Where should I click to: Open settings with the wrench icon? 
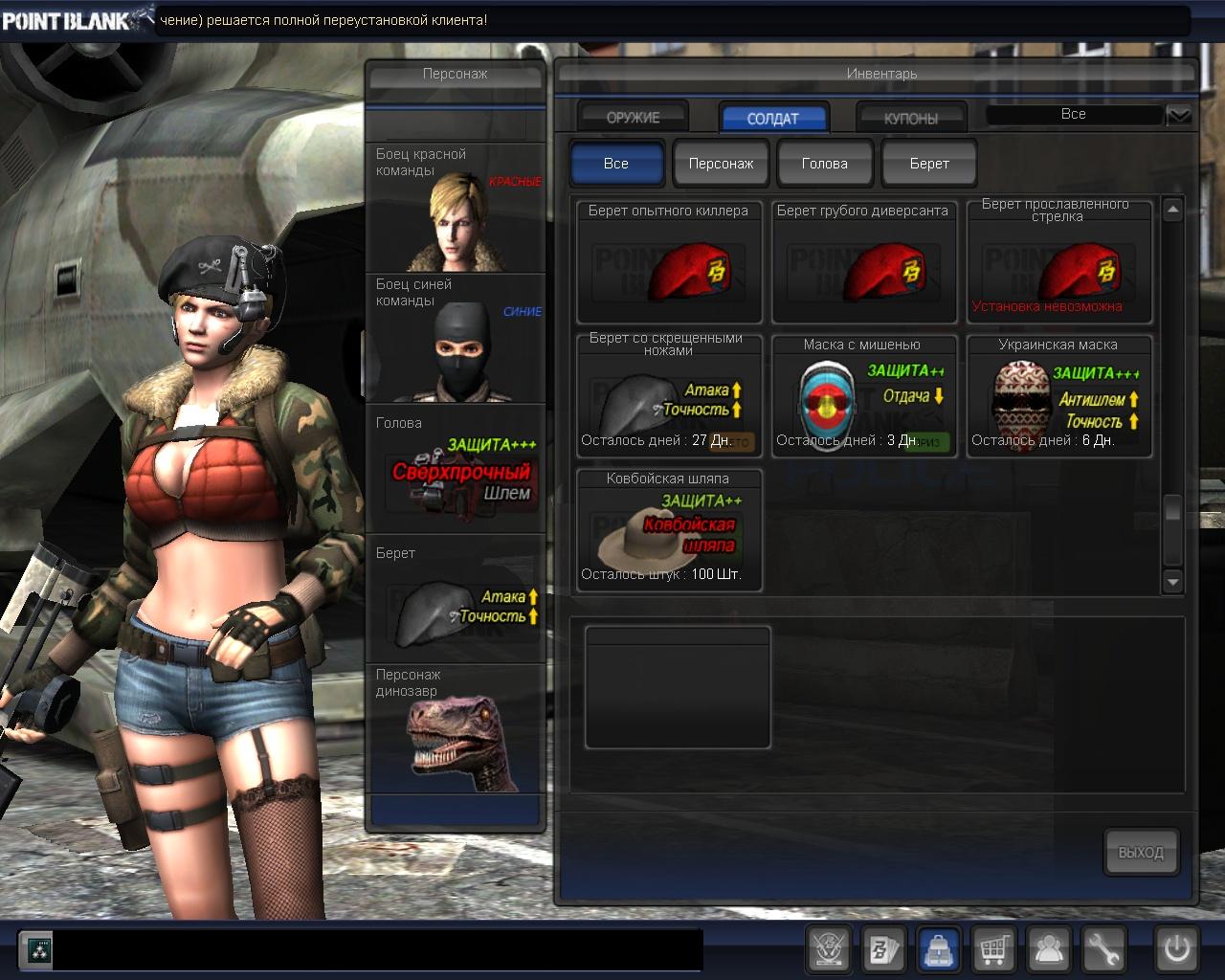pos(1103,950)
